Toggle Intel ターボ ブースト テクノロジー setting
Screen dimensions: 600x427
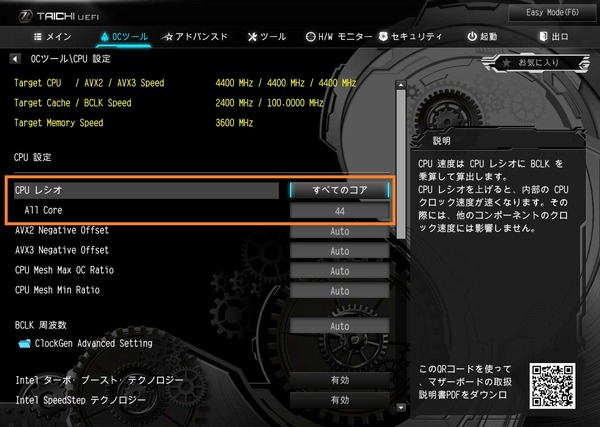[x=339, y=380]
